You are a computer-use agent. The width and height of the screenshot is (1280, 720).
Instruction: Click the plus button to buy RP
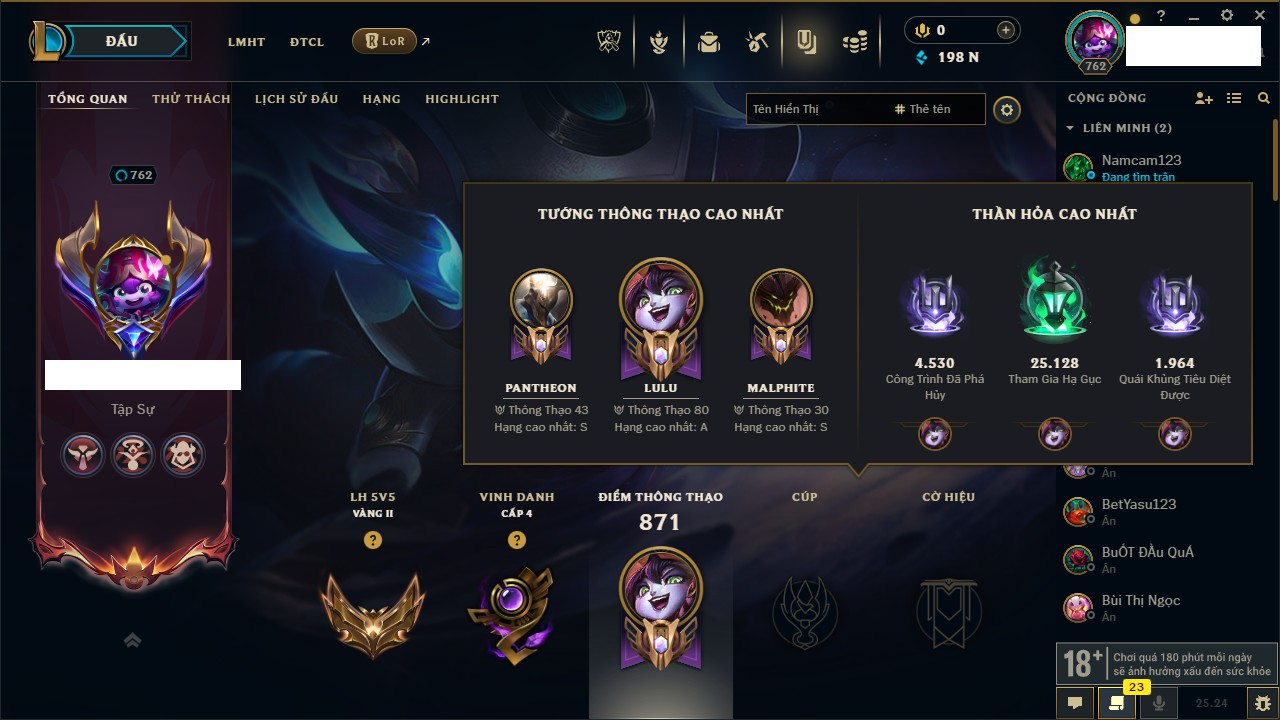tap(1005, 30)
